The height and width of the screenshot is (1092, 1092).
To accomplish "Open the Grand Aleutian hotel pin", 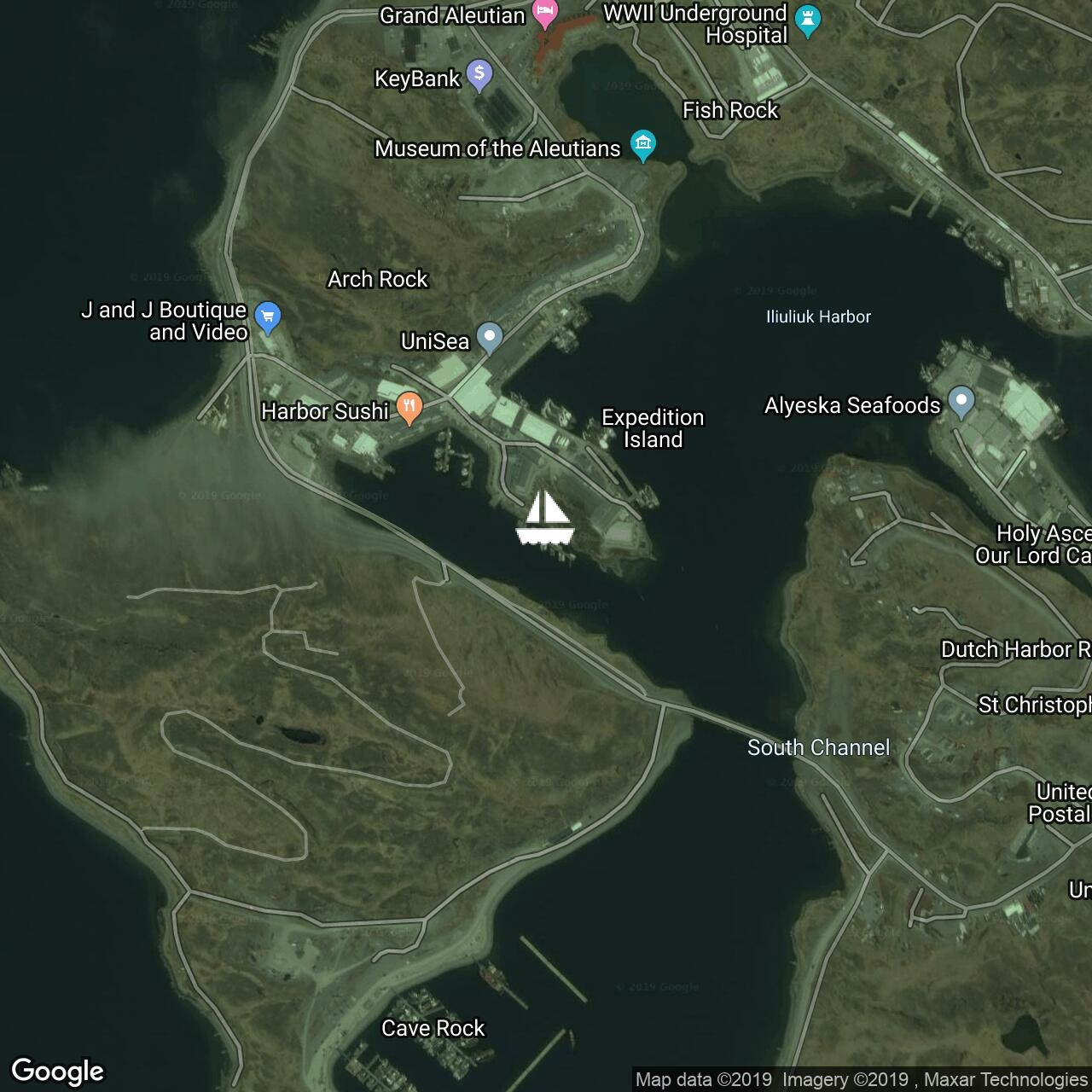I will 544,13.
